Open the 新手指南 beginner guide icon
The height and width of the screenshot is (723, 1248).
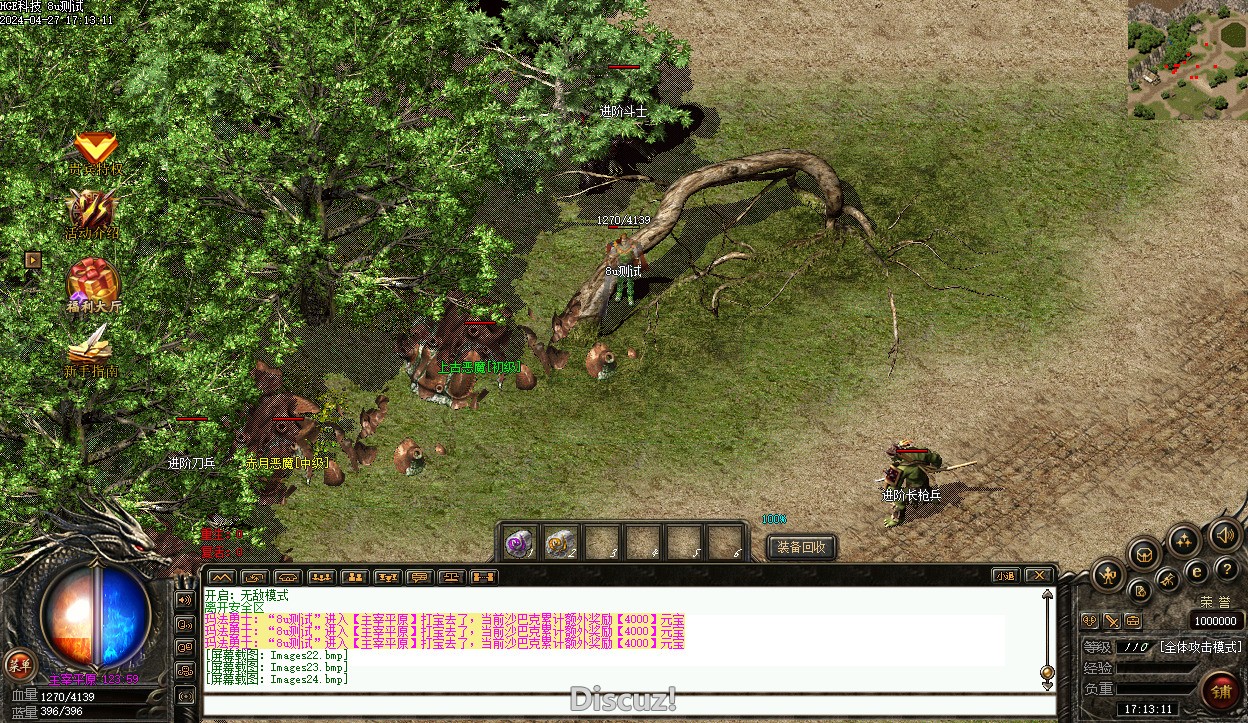(x=91, y=350)
